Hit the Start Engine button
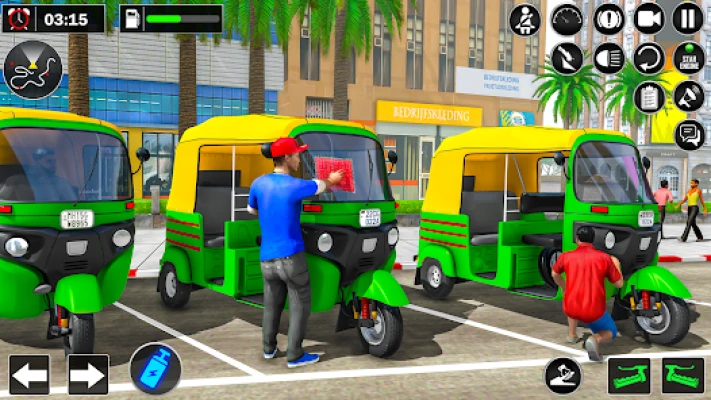Screen dimensions: 711x400 tap(688, 58)
